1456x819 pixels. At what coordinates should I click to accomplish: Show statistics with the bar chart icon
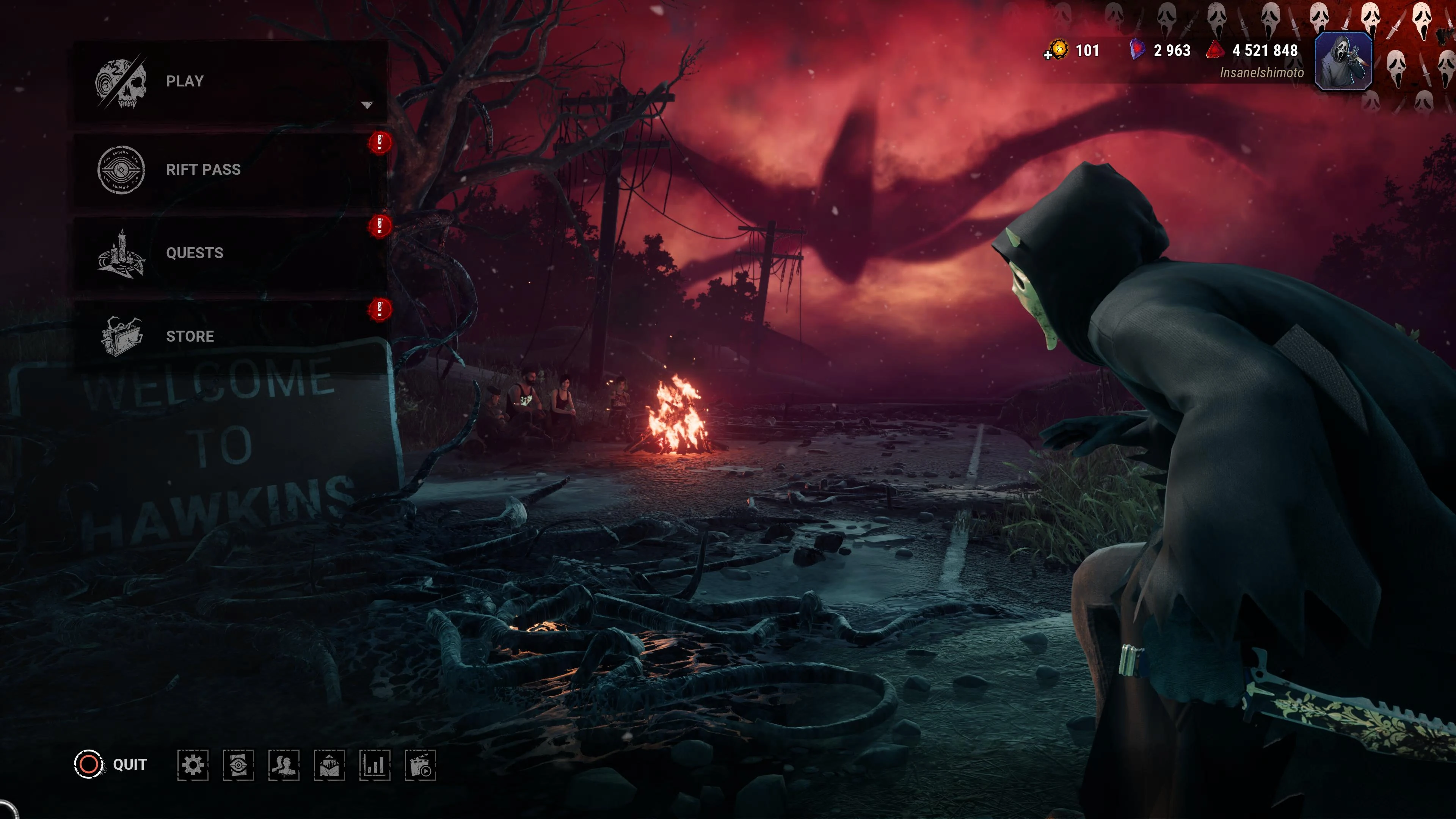tap(375, 765)
